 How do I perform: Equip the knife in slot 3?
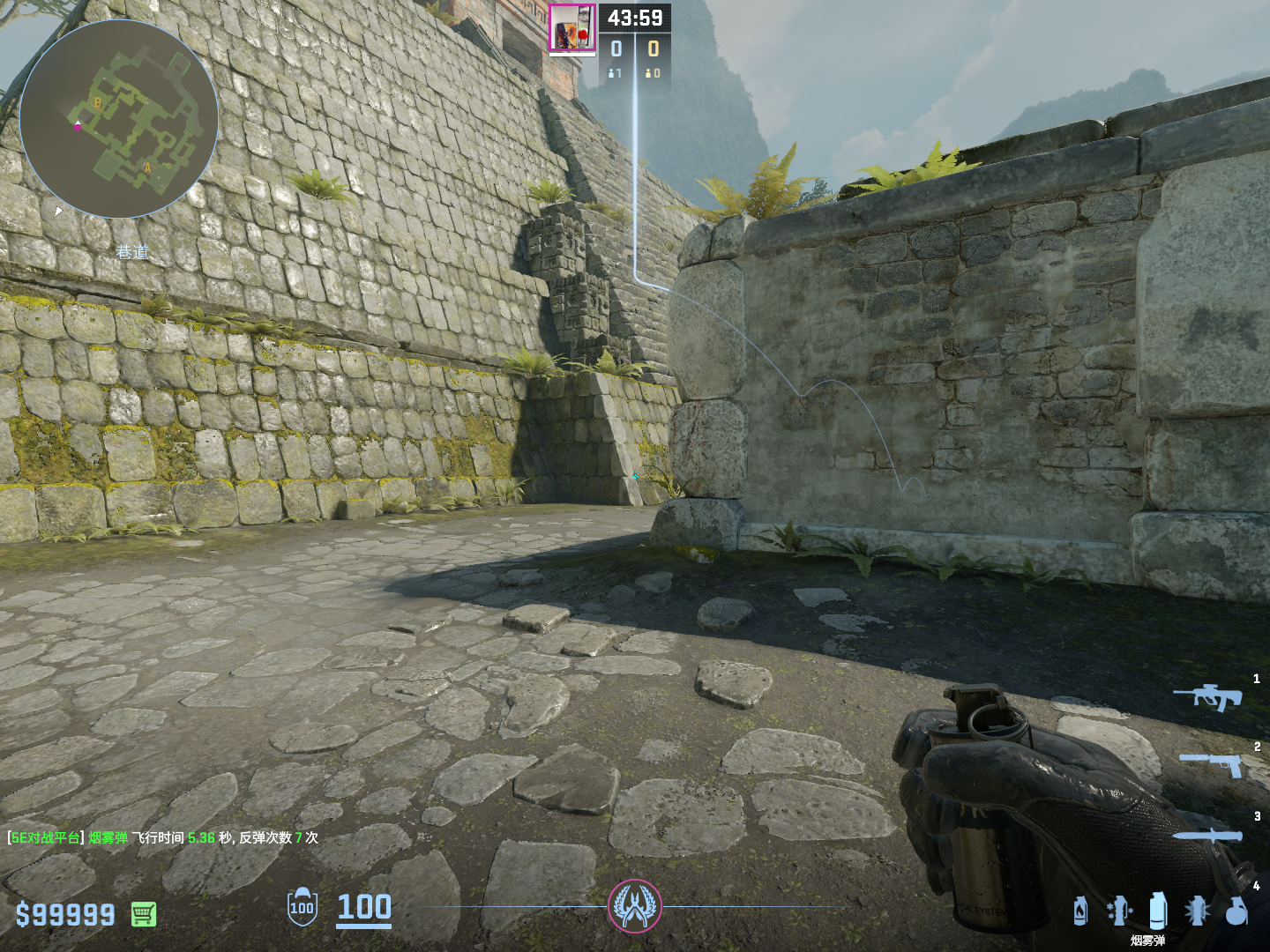pos(1206,835)
